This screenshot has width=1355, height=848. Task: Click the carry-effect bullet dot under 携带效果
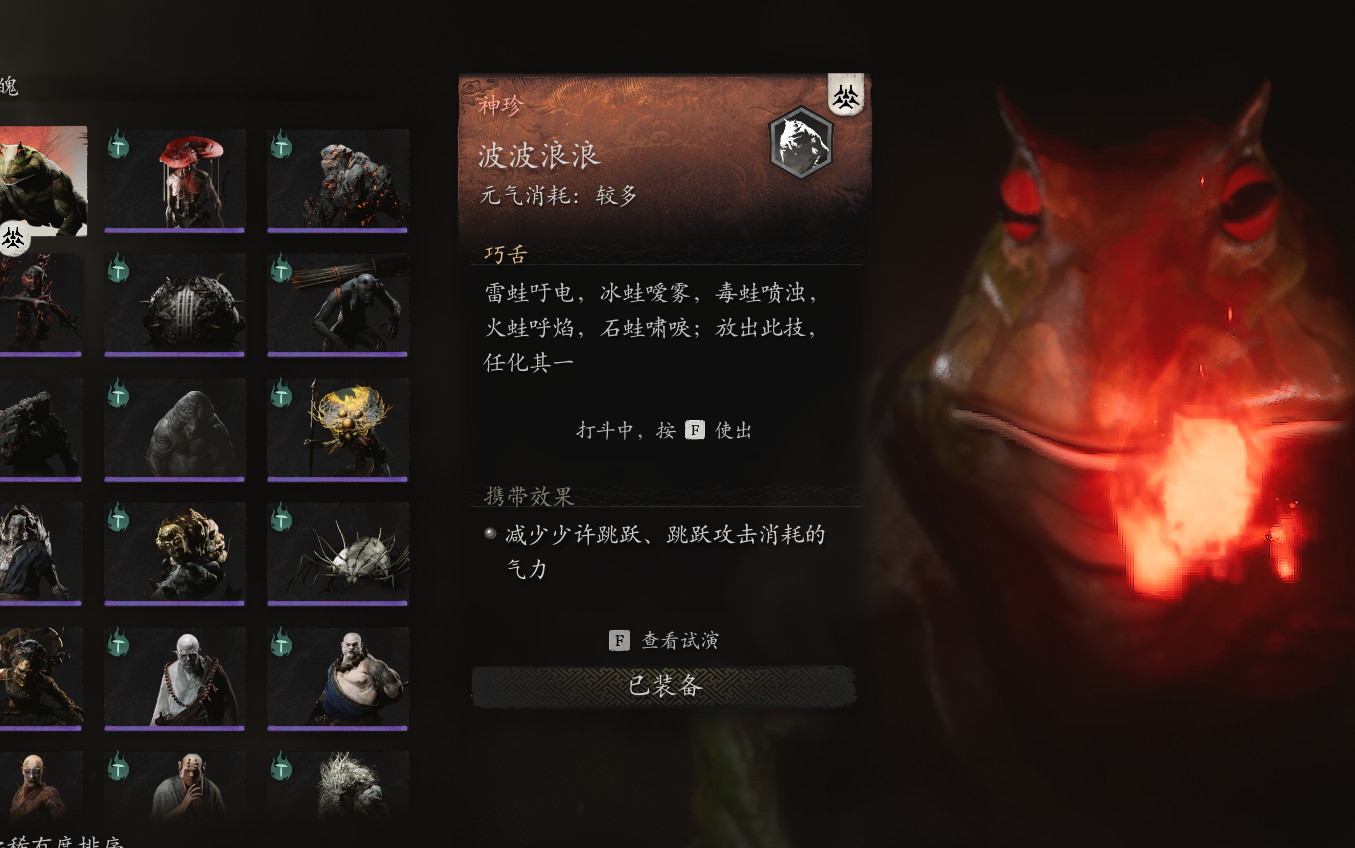(x=489, y=531)
